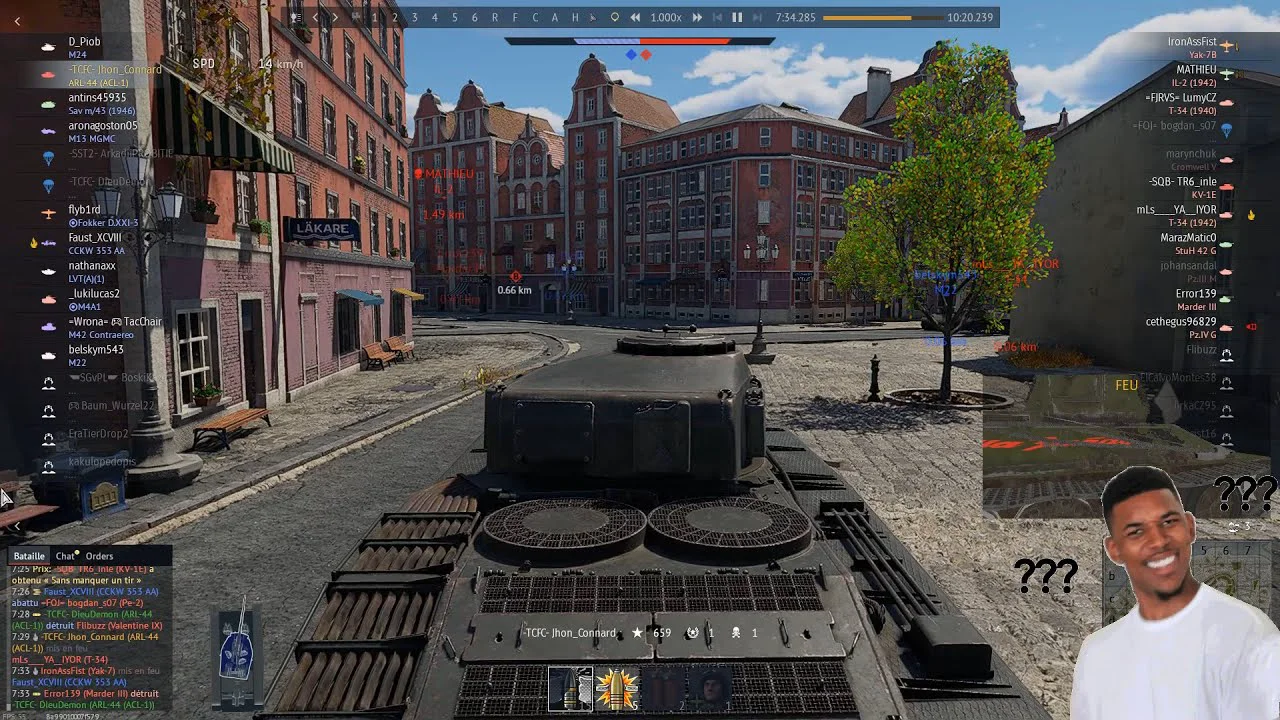Open the Chat tab
This screenshot has height=720, width=1280.
tap(66, 556)
